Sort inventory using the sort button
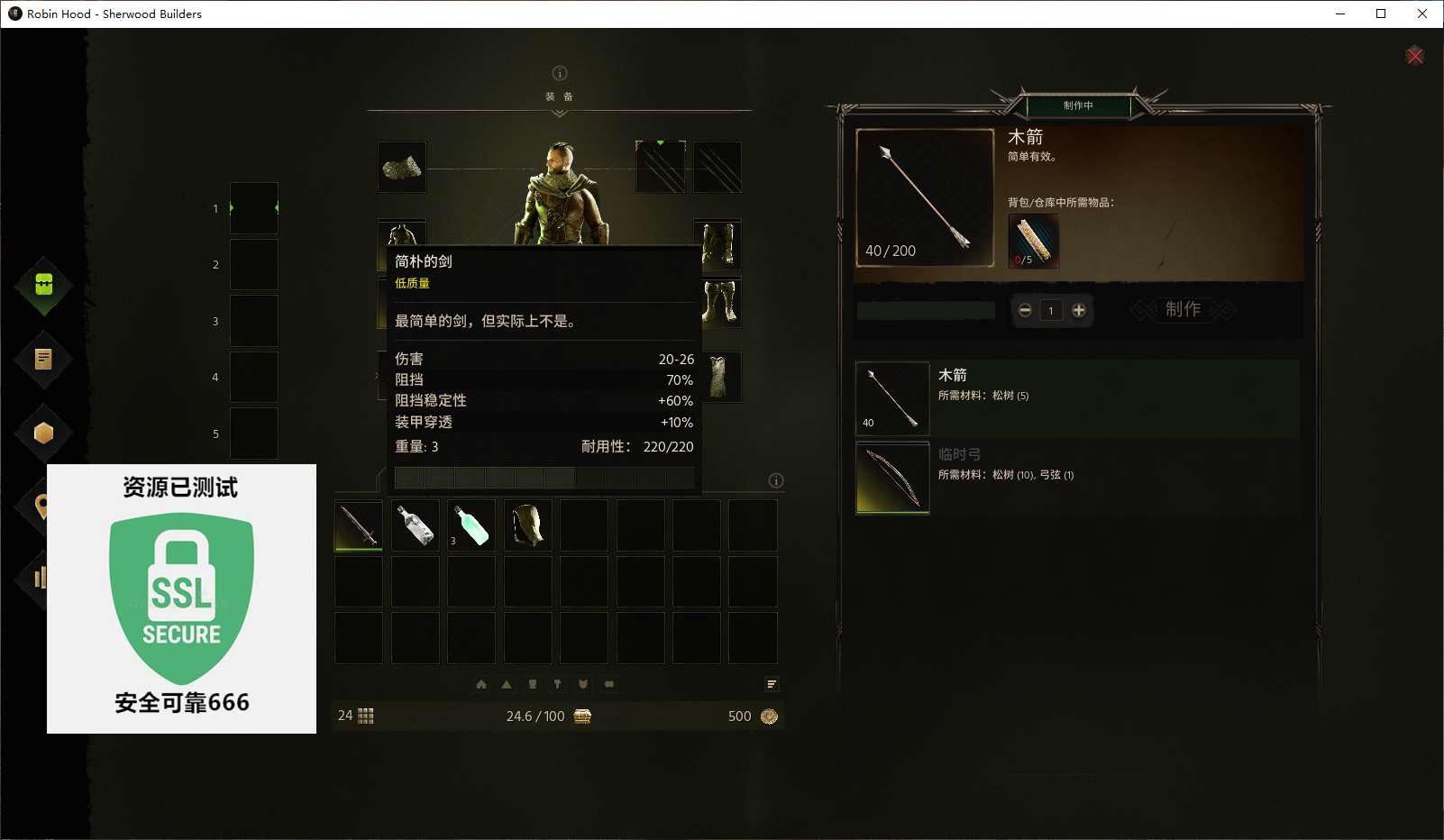1444x840 pixels. point(772,684)
